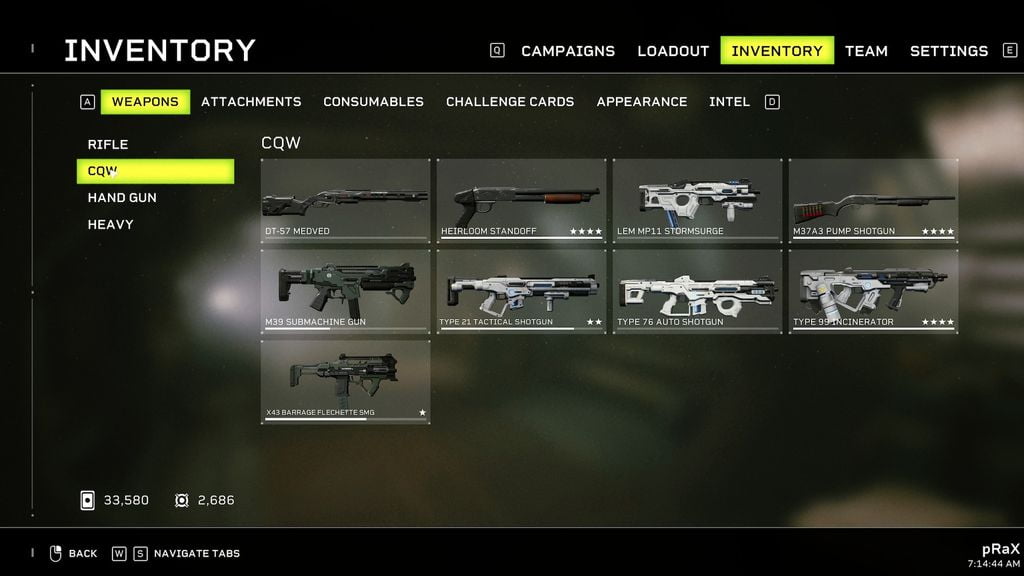The image size is (1024, 576).
Task: Open the Intel sub-tab
Action: tap(729, 102)
